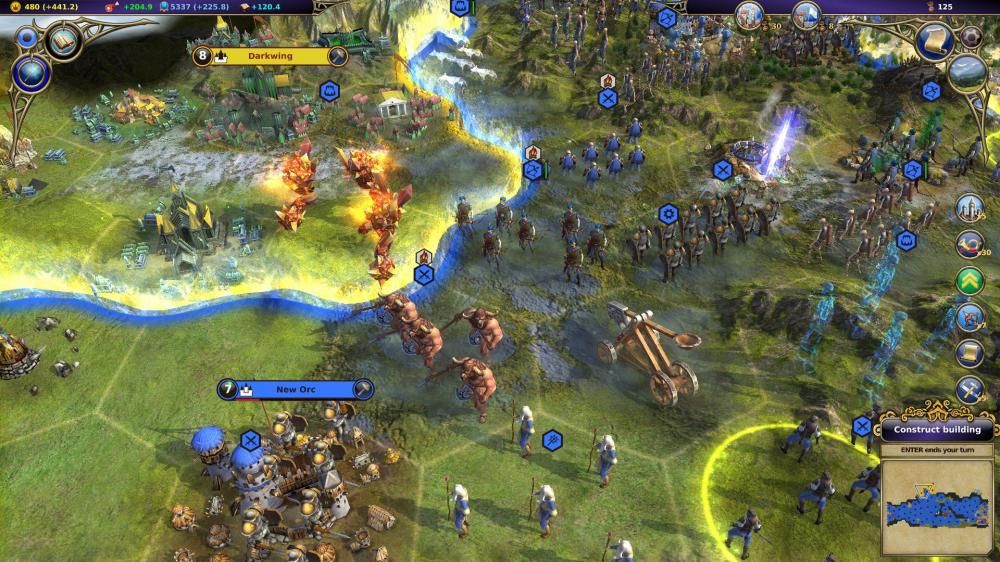The width and height of the screenshot is (1000, 562).
Task: Open the parchment scroll notification on the right
Action: (969, 353)
